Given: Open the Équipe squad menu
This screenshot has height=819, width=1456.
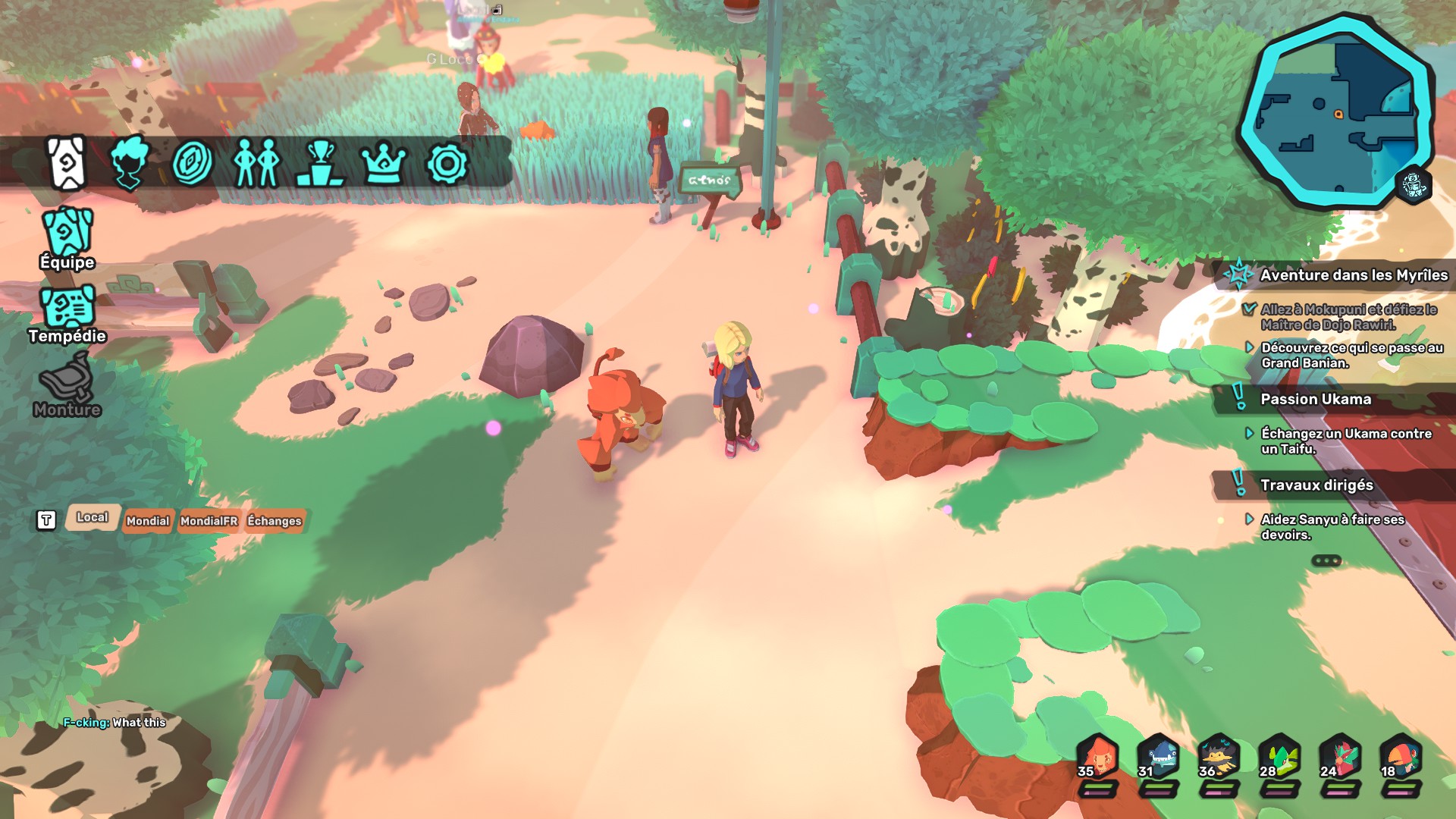Looking at the screenshot, I should (x=67, y=237).
